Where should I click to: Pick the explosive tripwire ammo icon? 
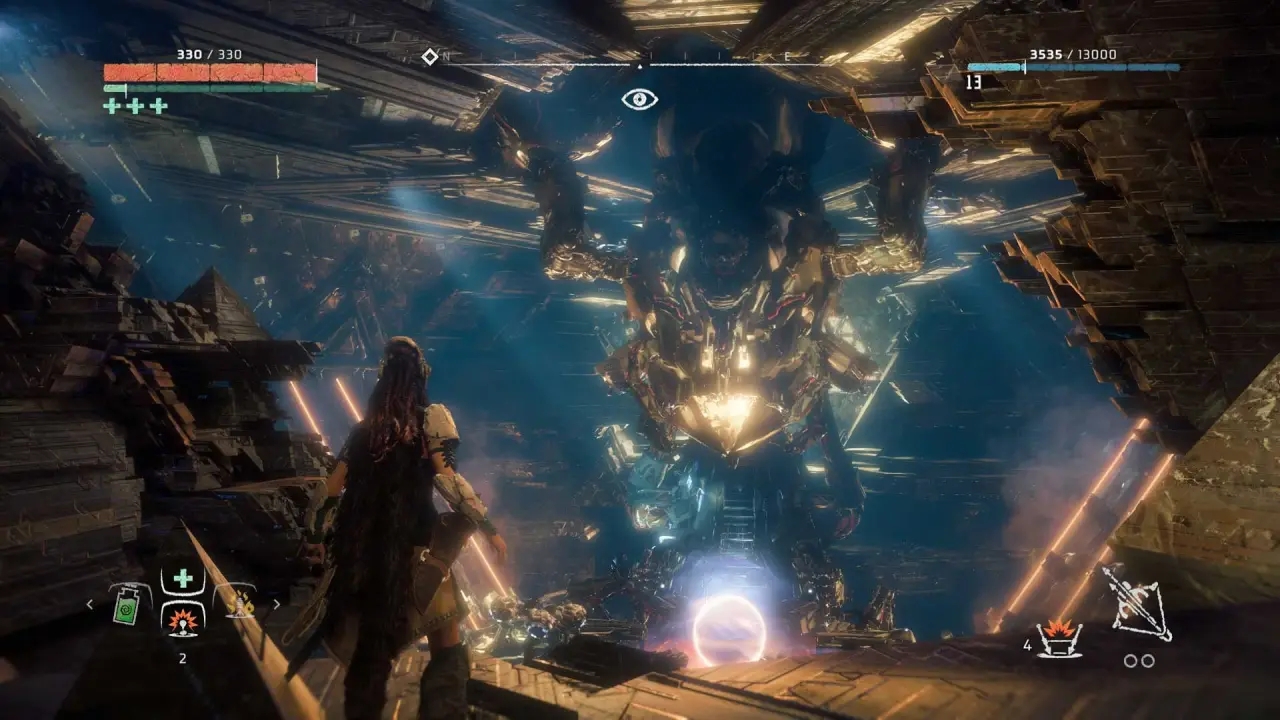coord(1058,638)
